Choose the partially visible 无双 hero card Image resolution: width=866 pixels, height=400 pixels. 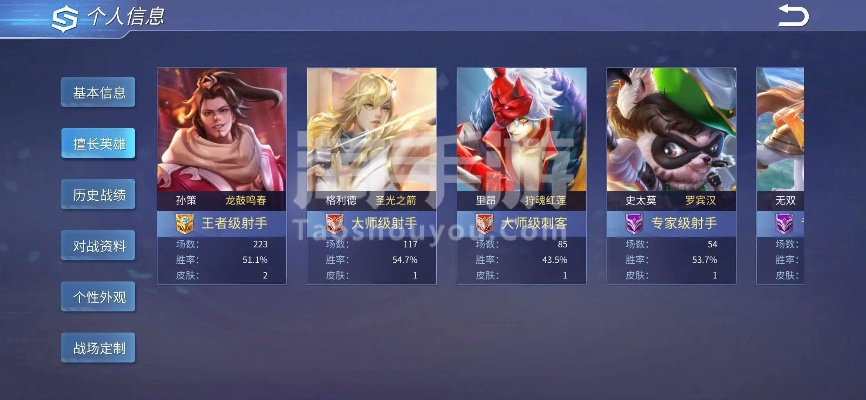[x=781, y=175]
